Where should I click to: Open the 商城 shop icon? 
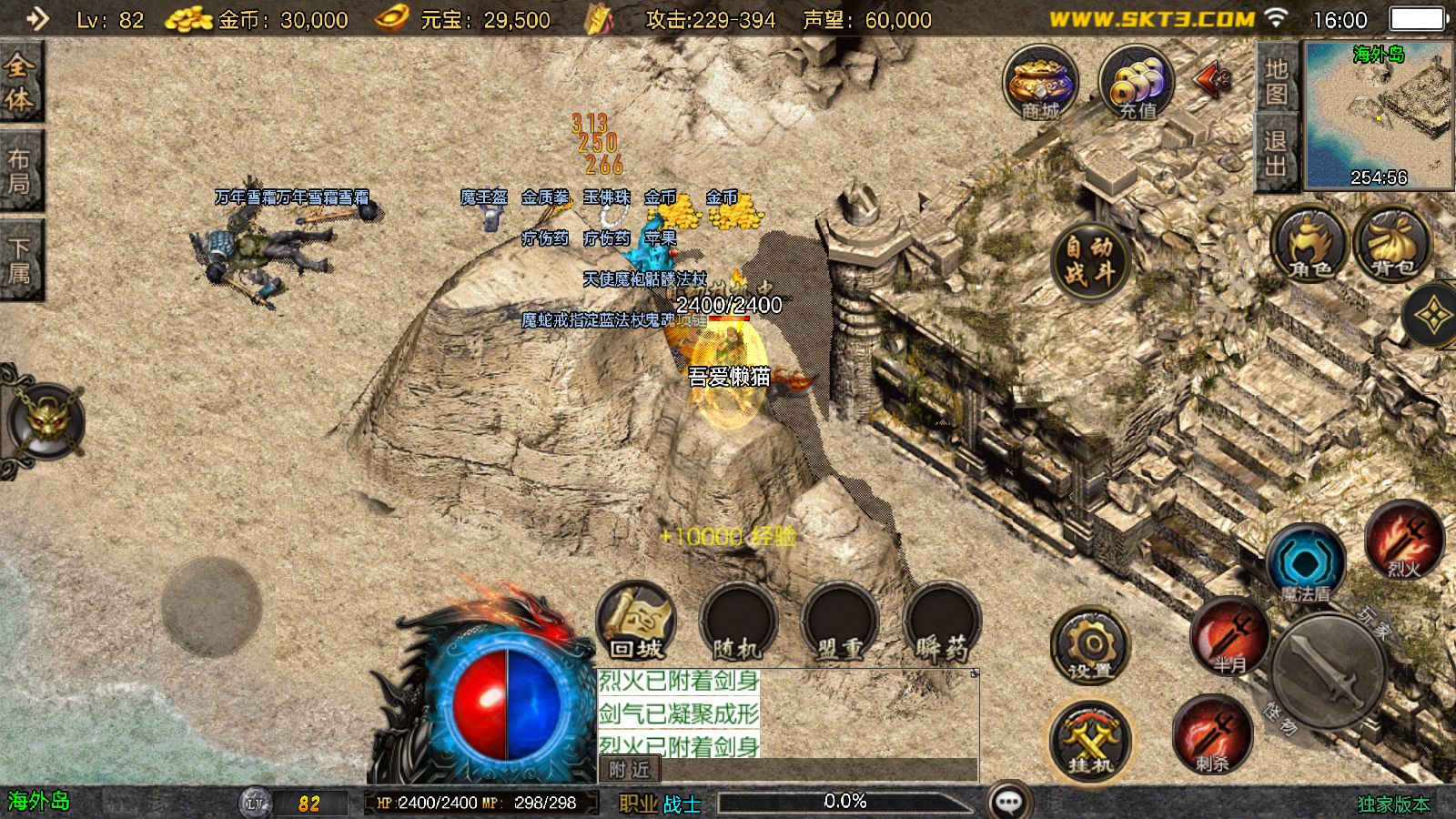(1040, 84)
